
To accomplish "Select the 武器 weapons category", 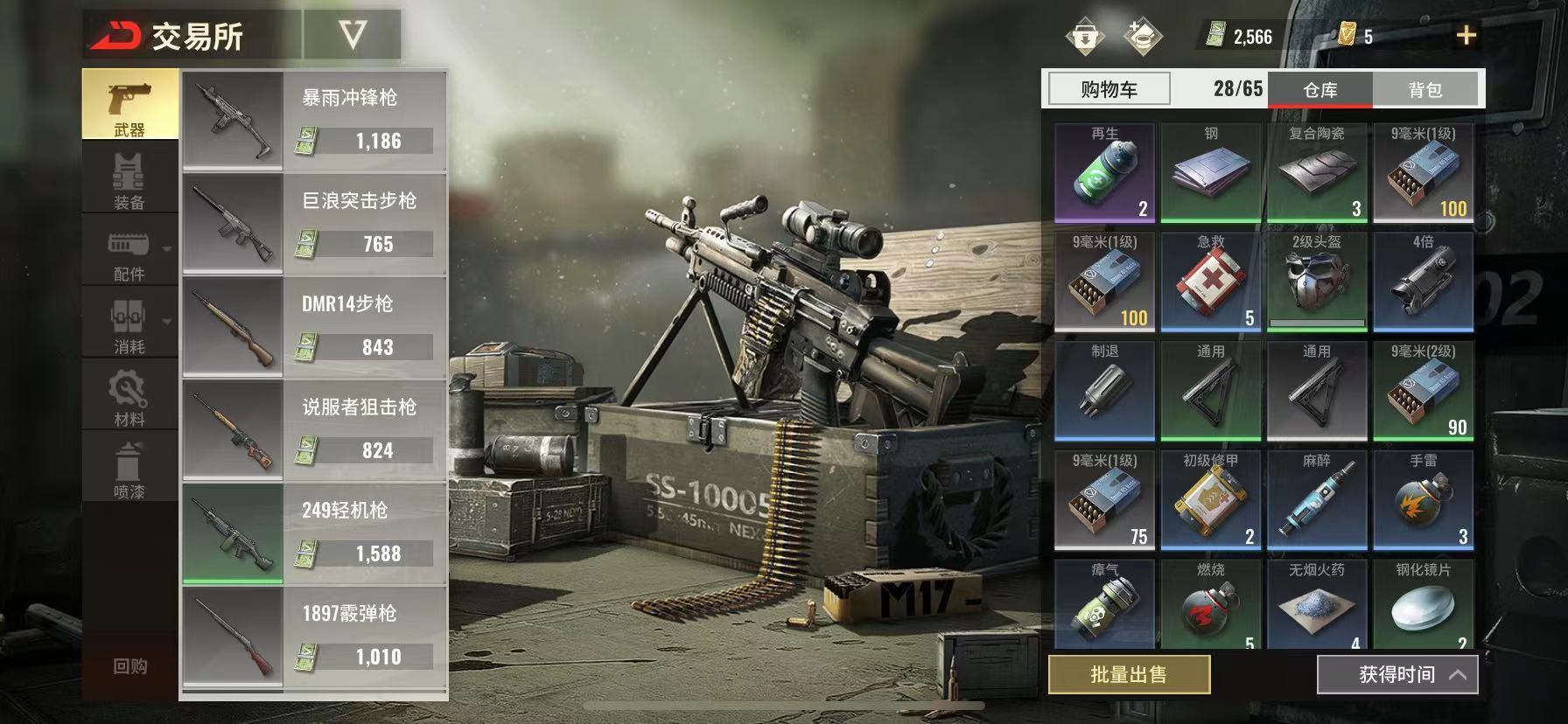I will pos(129,106).
